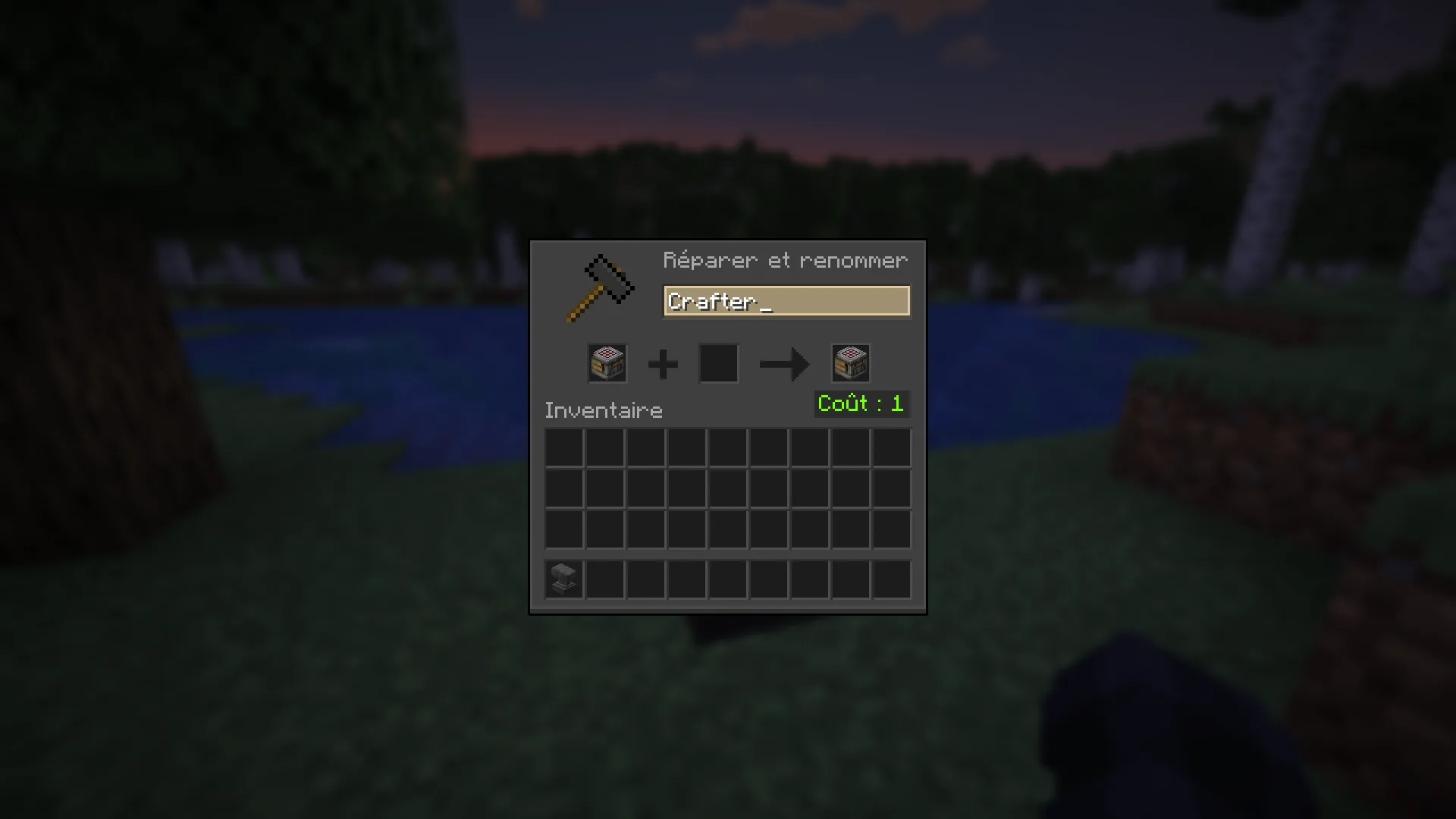This screenshot has width=1456, height=819.
Task: Click the plus sign between anvil slots
Action: tap(662, 364)
